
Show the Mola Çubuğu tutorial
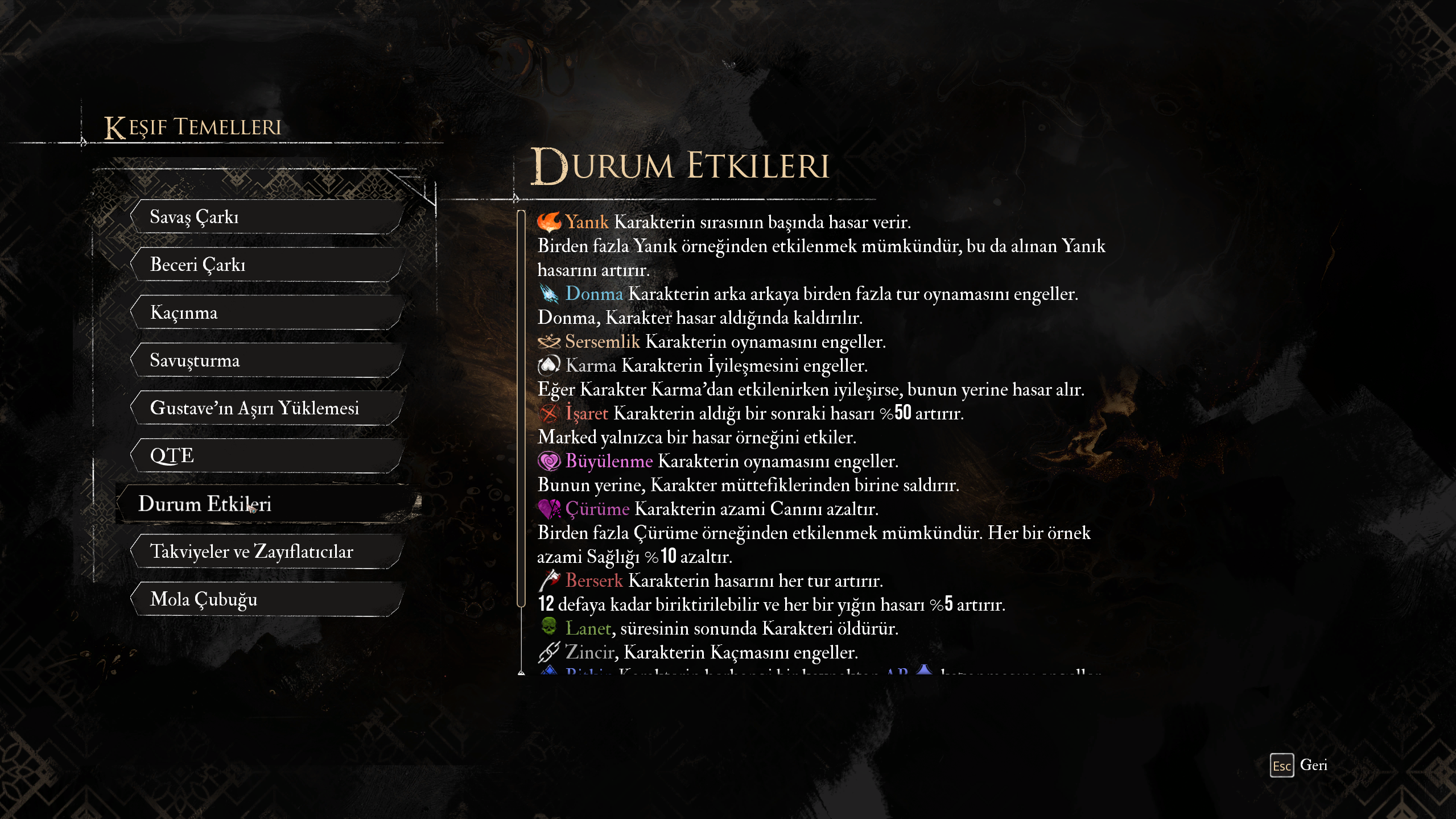coord(267,599)
